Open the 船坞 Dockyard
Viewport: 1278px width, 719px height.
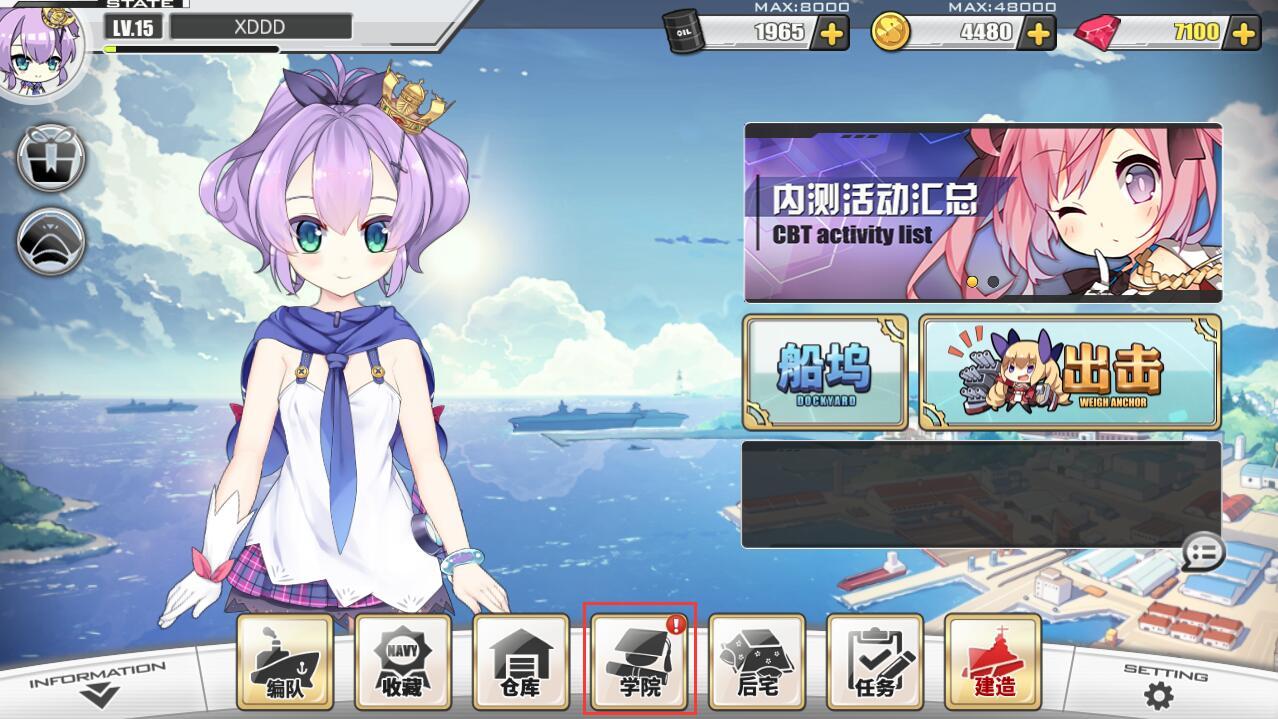coord(825,372)
